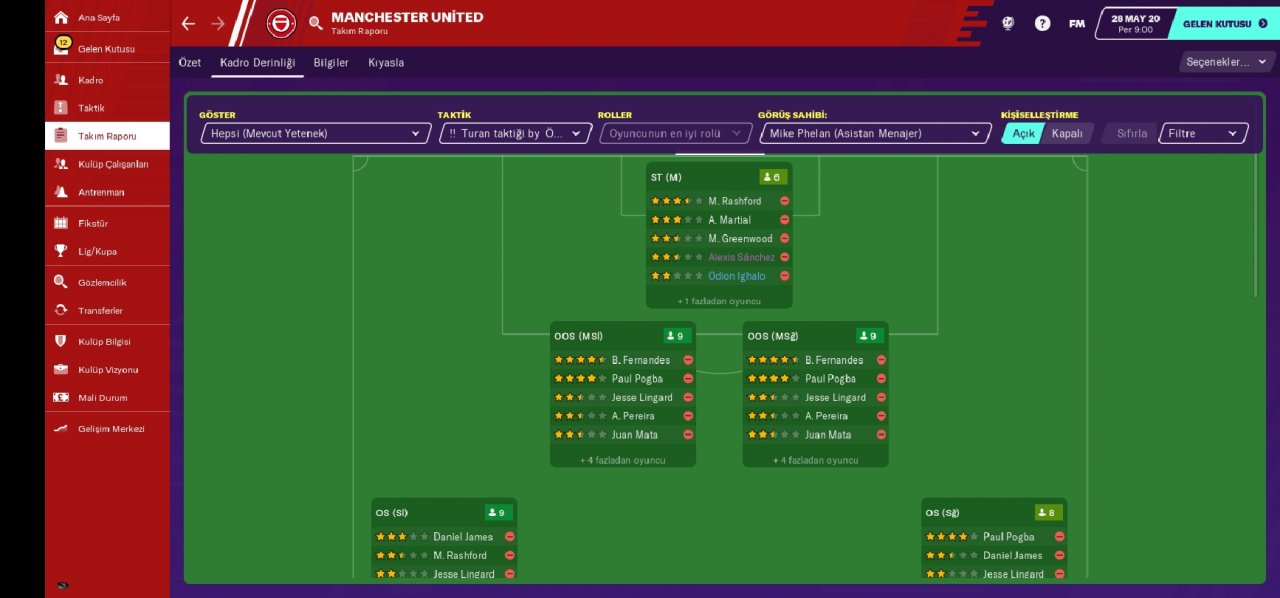Viewport: 1280px width, 598px height.
Task: Expand the Göster dropdown
Action: pyautogui.click(x=315, y=134)
